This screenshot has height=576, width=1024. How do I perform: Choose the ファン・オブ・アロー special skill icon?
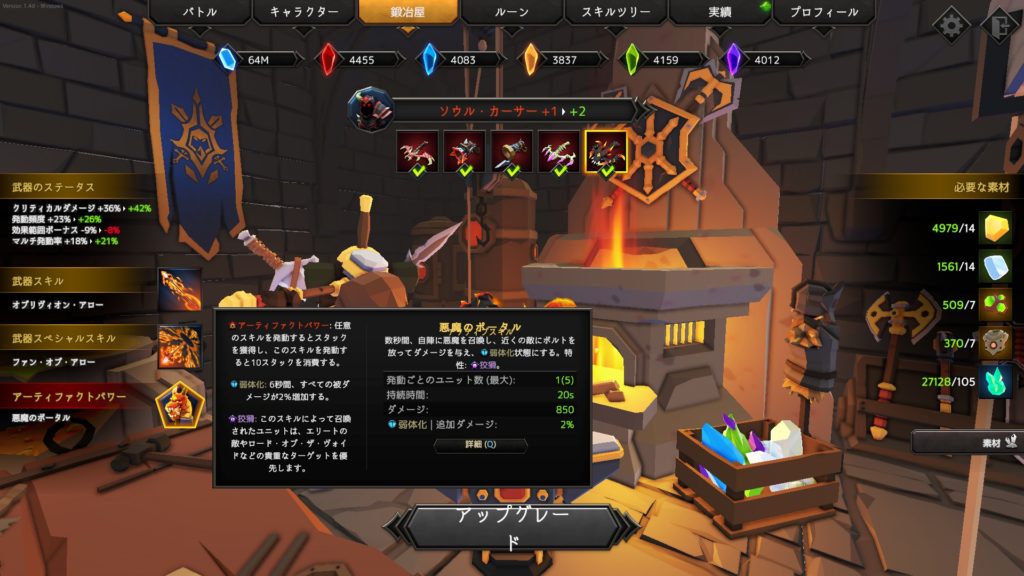point(179,346)
